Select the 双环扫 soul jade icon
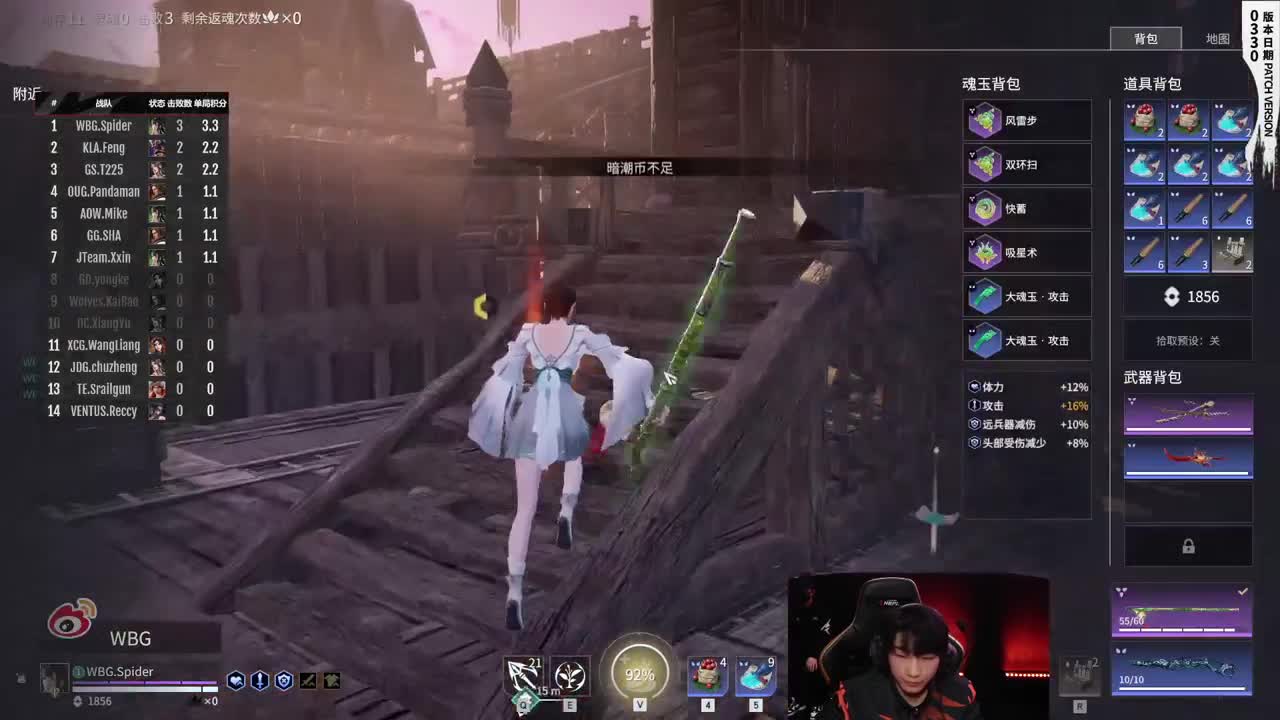The height and width of the screenshot is (720, 1280). 983,164
